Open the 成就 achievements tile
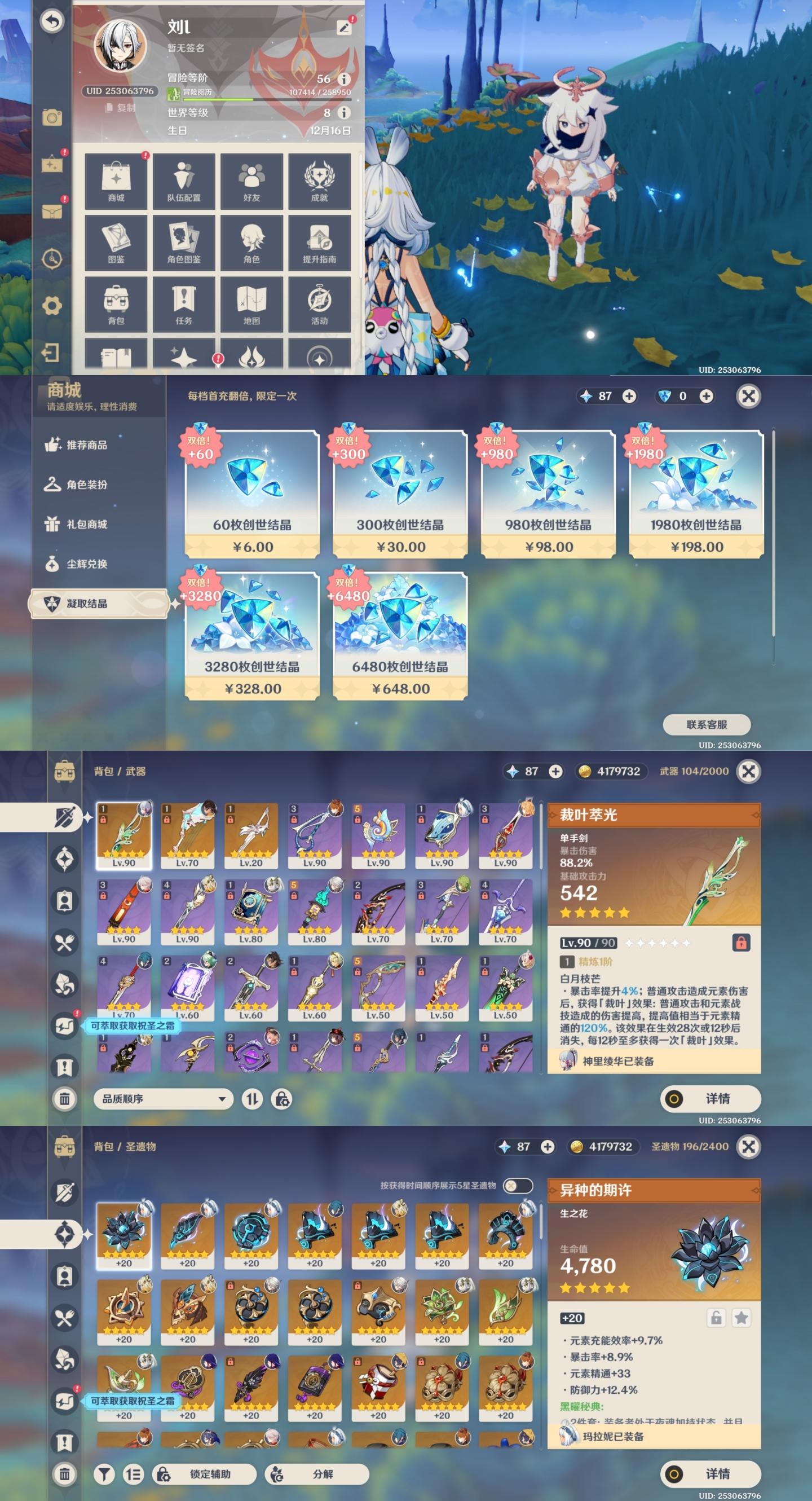Viewport: 812px width, 1501px height. [319, 181]
